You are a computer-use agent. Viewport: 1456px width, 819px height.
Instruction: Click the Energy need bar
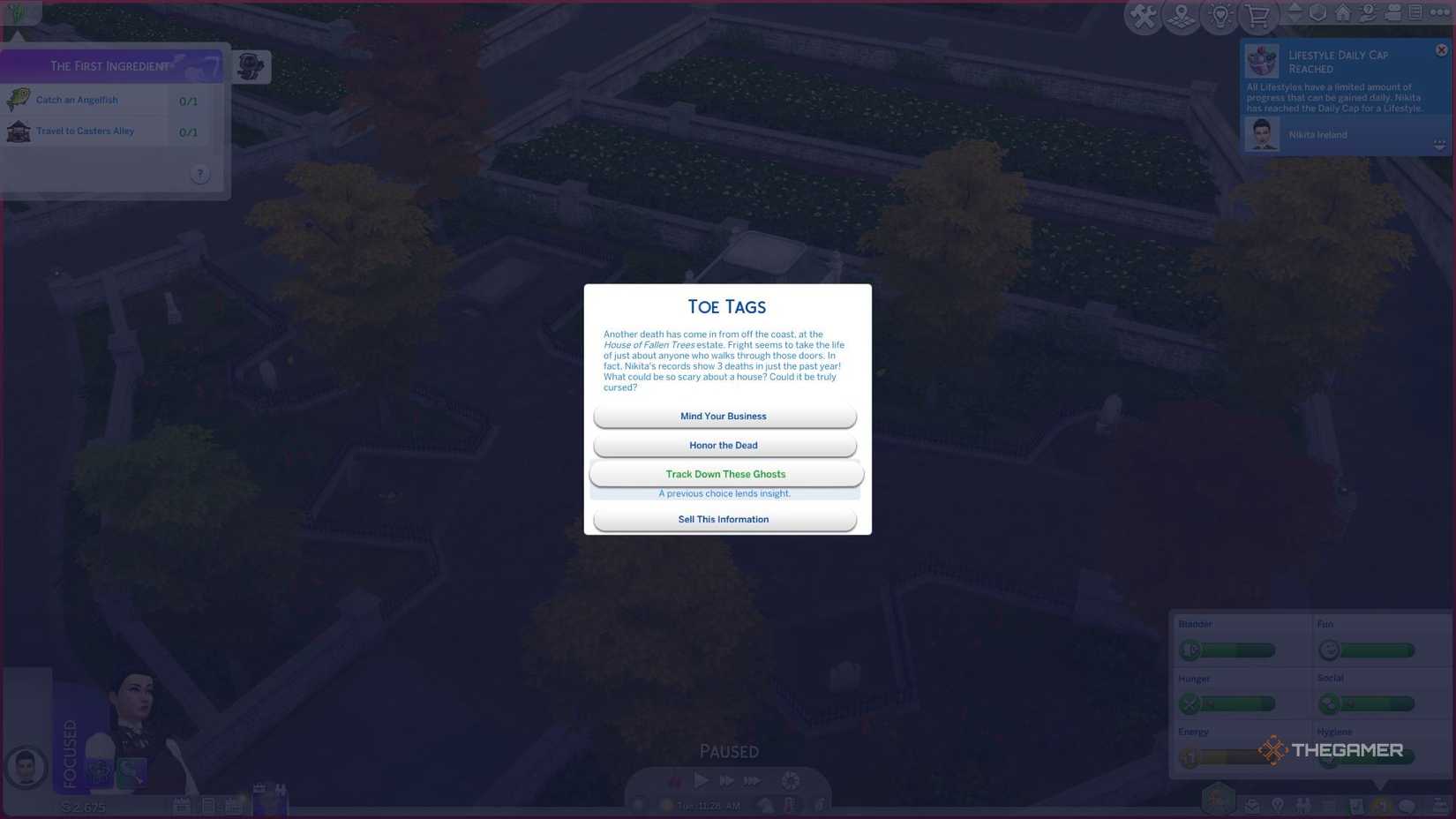pos(1227,755)
